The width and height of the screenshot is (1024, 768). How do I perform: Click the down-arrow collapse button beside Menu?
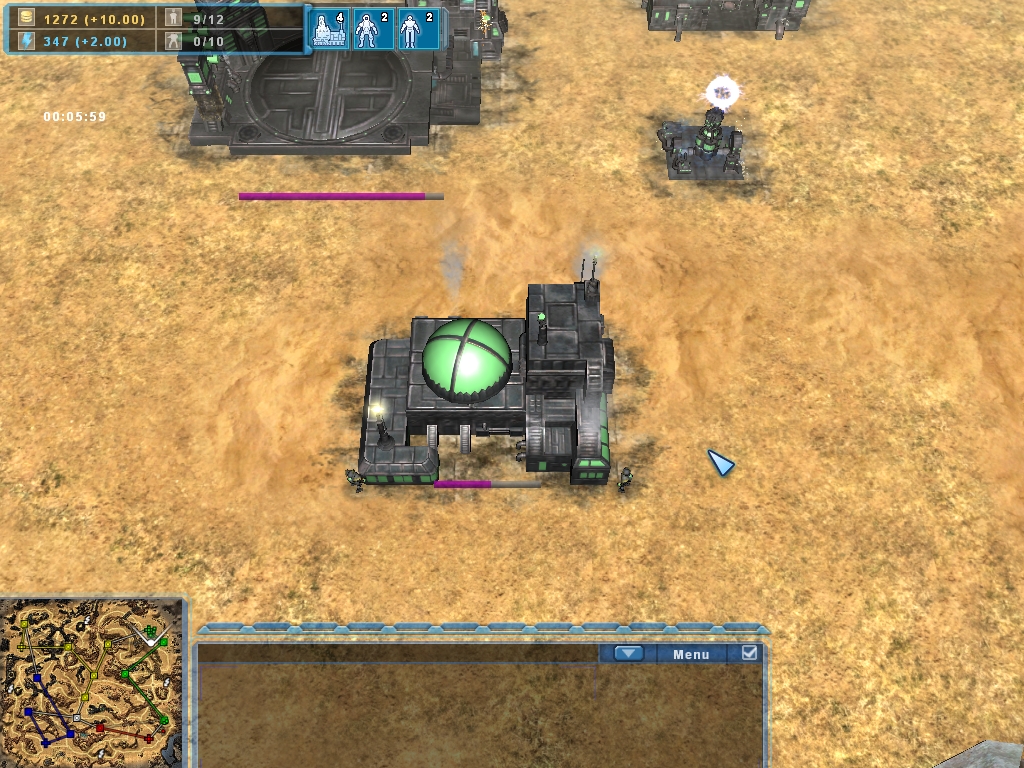(x=628, y=654)
